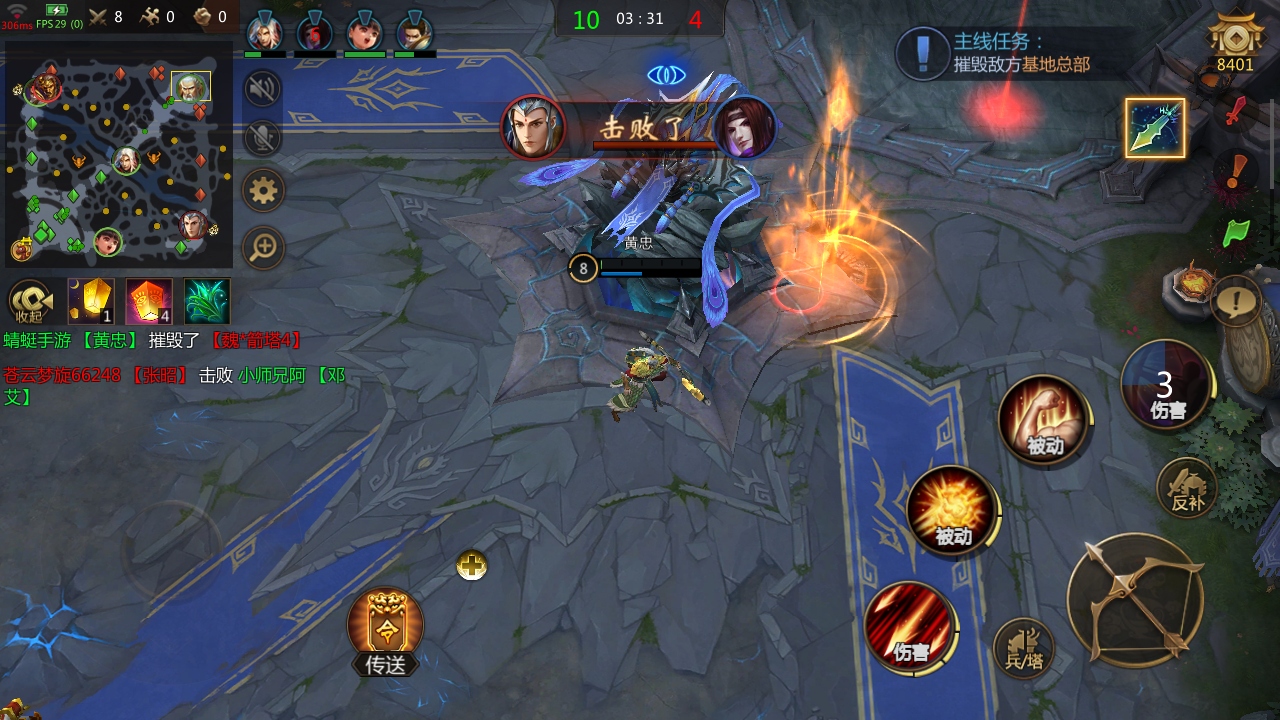This screenshot has width=1280, height=720.
Task: Cast the red slash 伤害 skill
Action: click(910, 627)
